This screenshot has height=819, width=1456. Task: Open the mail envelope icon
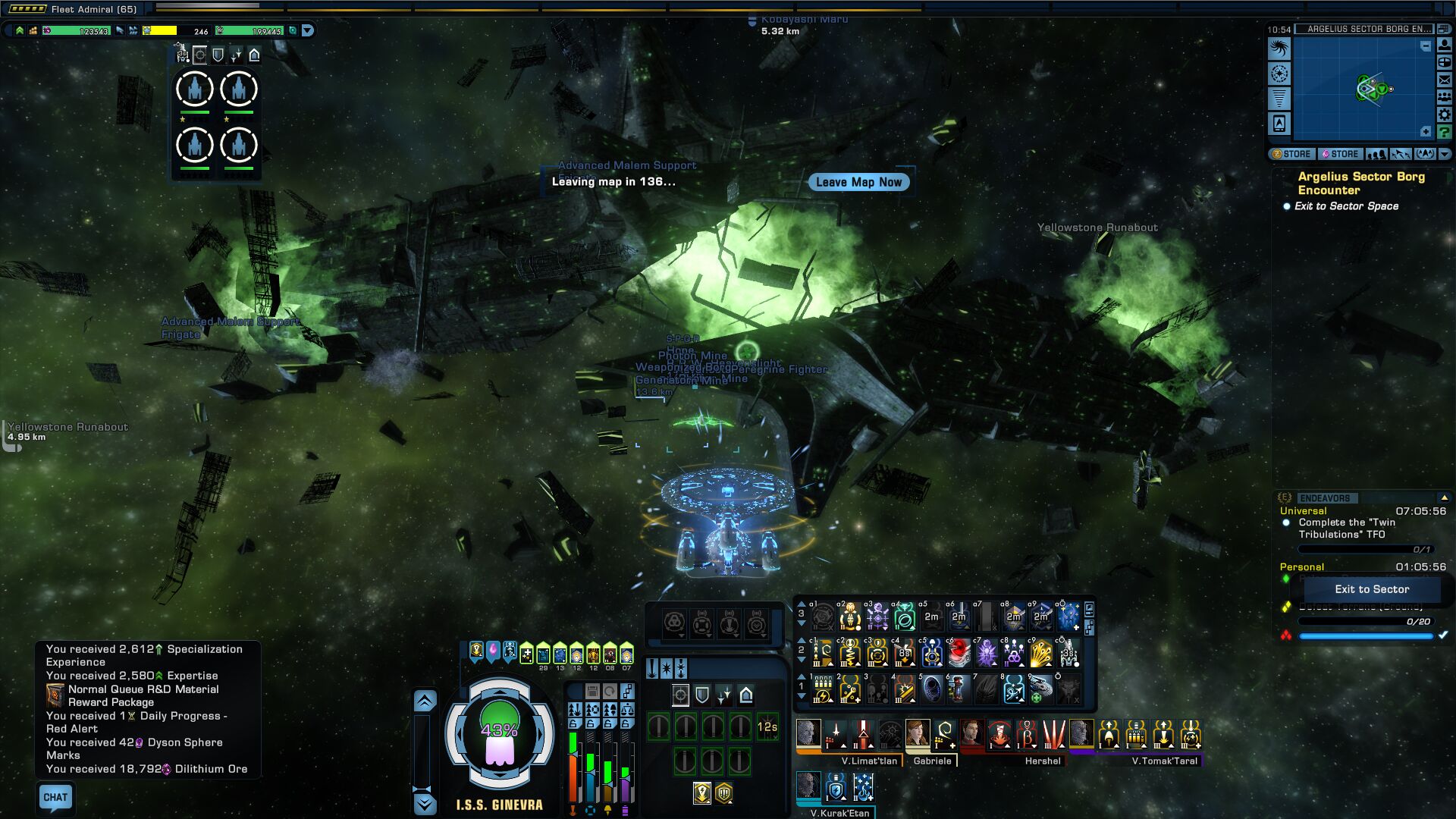pyautogui.click(x=1445, y=80)
